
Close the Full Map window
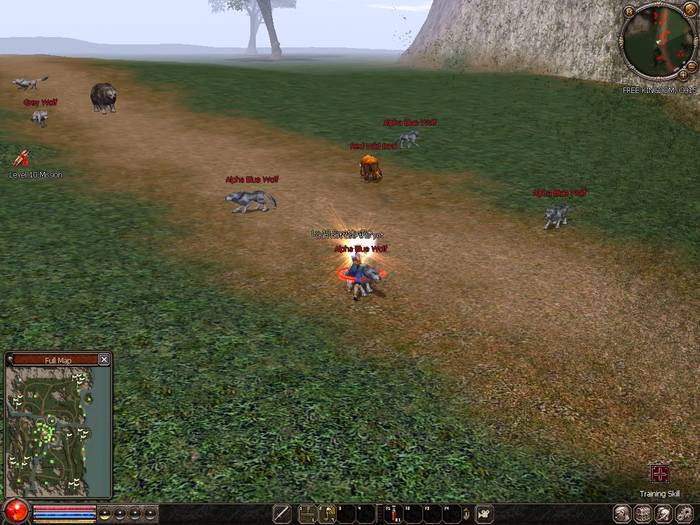(x=104, y=359)
